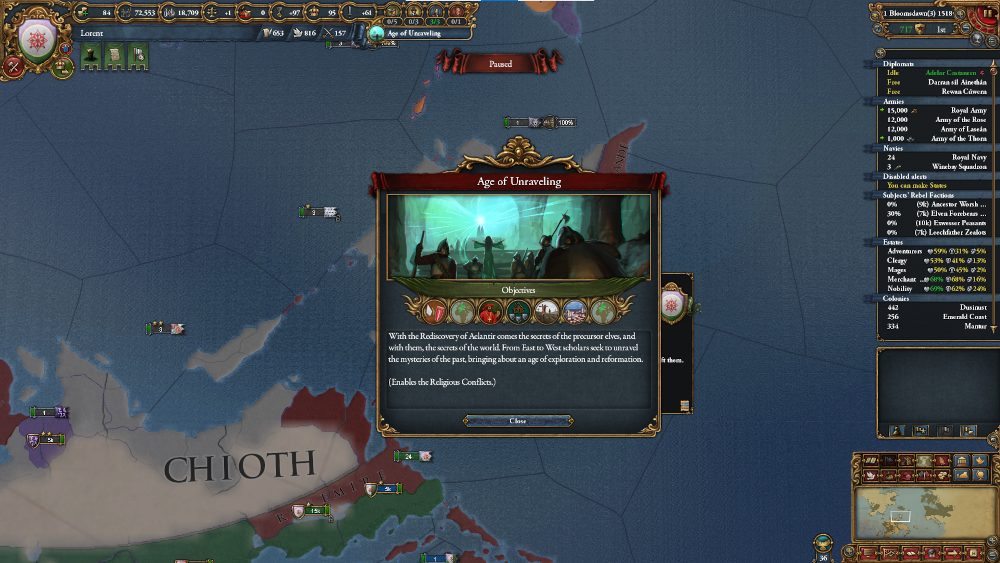Click the top hat banner alert

click(89, 59)
